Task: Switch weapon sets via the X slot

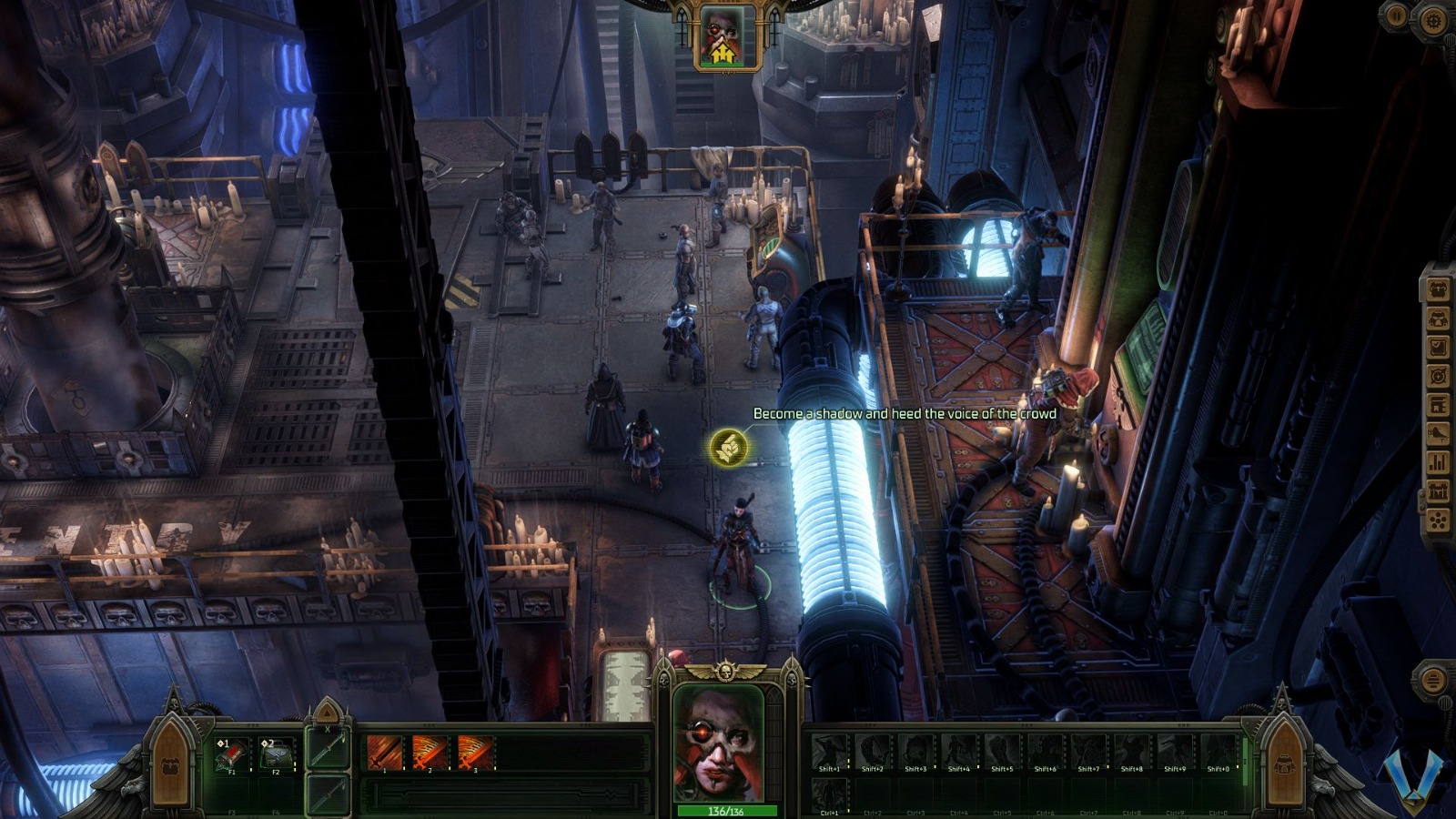Action: pyautogui.click(x=328, y=749)
